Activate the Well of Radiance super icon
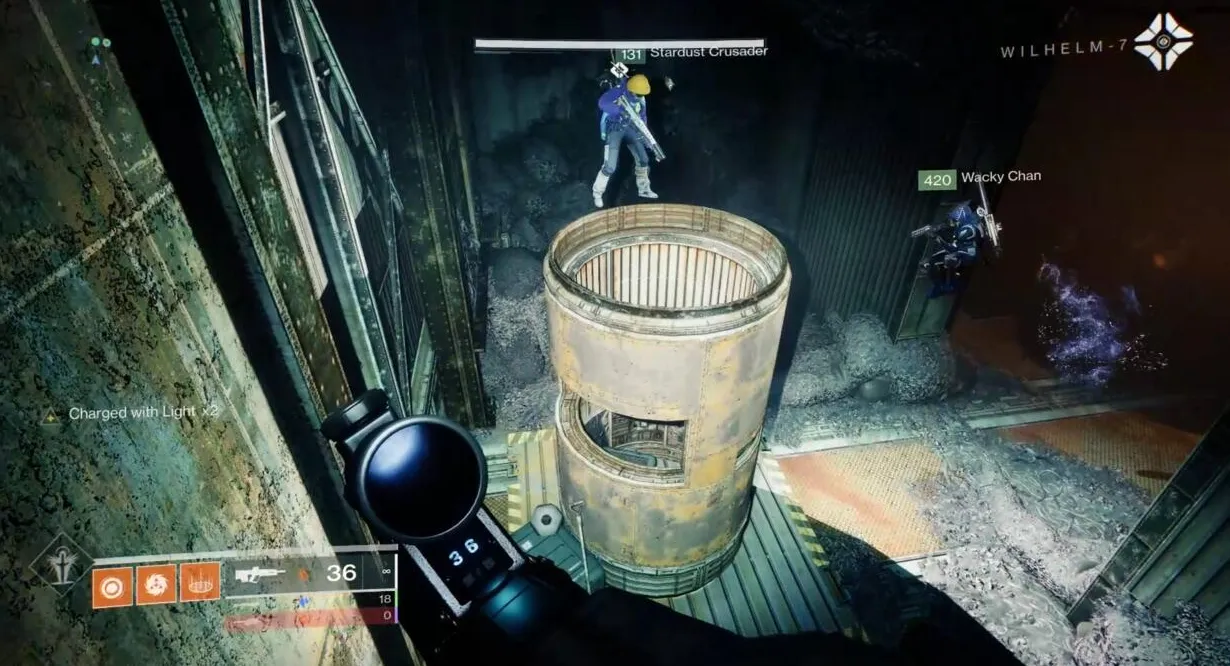 click(61, 564)
